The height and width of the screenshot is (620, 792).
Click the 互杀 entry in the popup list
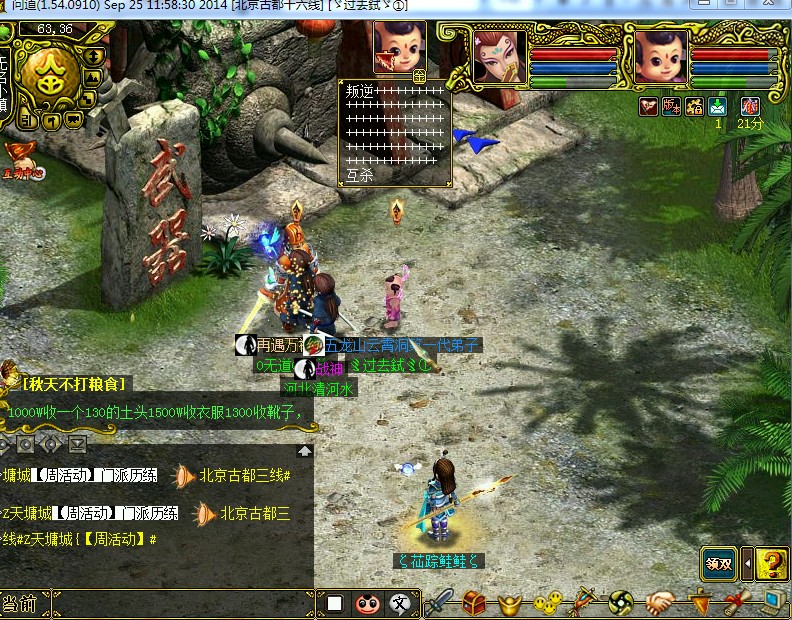click(x=359, y=174)
